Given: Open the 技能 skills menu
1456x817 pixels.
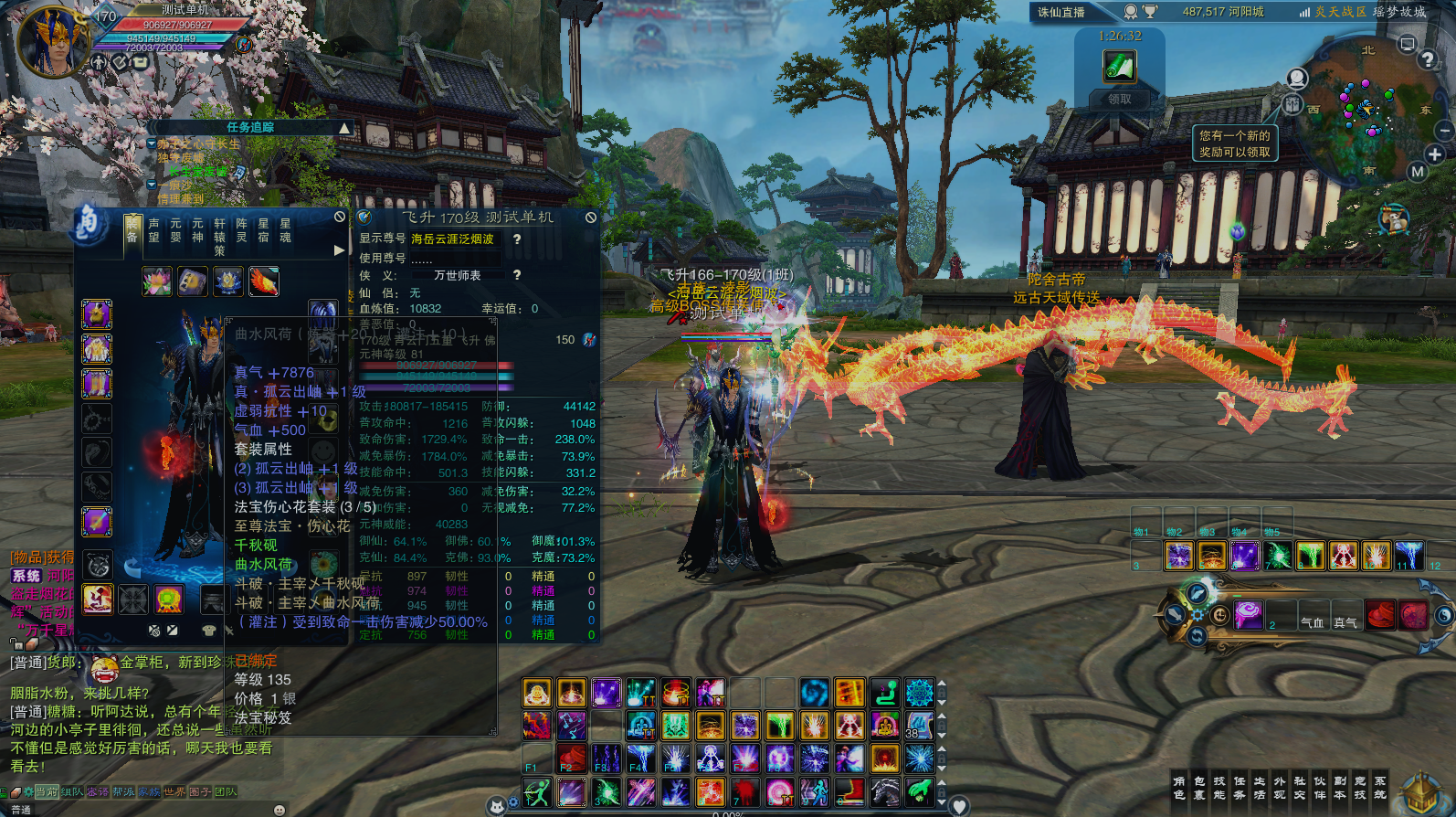Looking at the screenshot, I should coord(1219,788).
